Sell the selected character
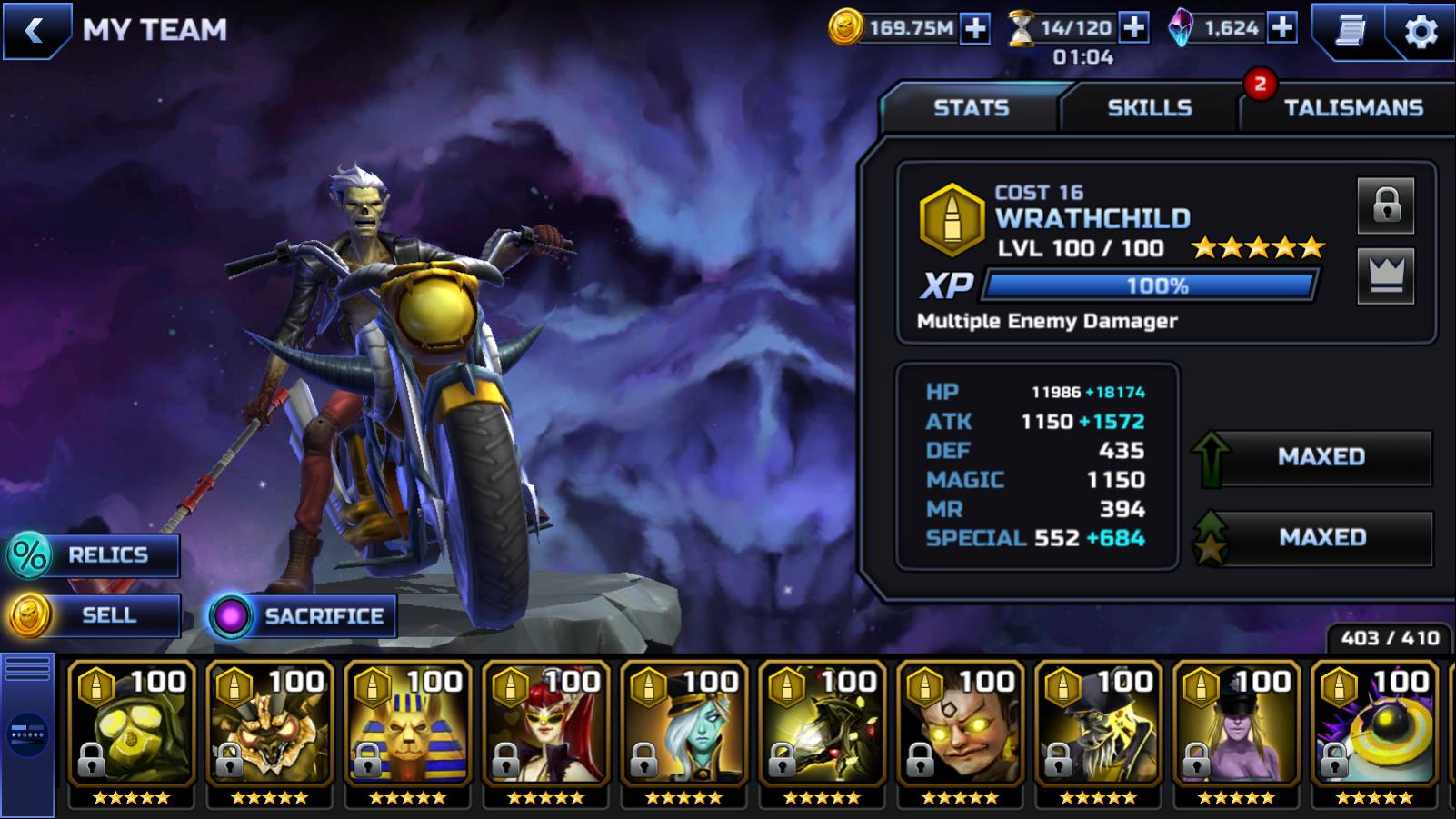This screenshot has height=819, width=1456. coord(93,615)
